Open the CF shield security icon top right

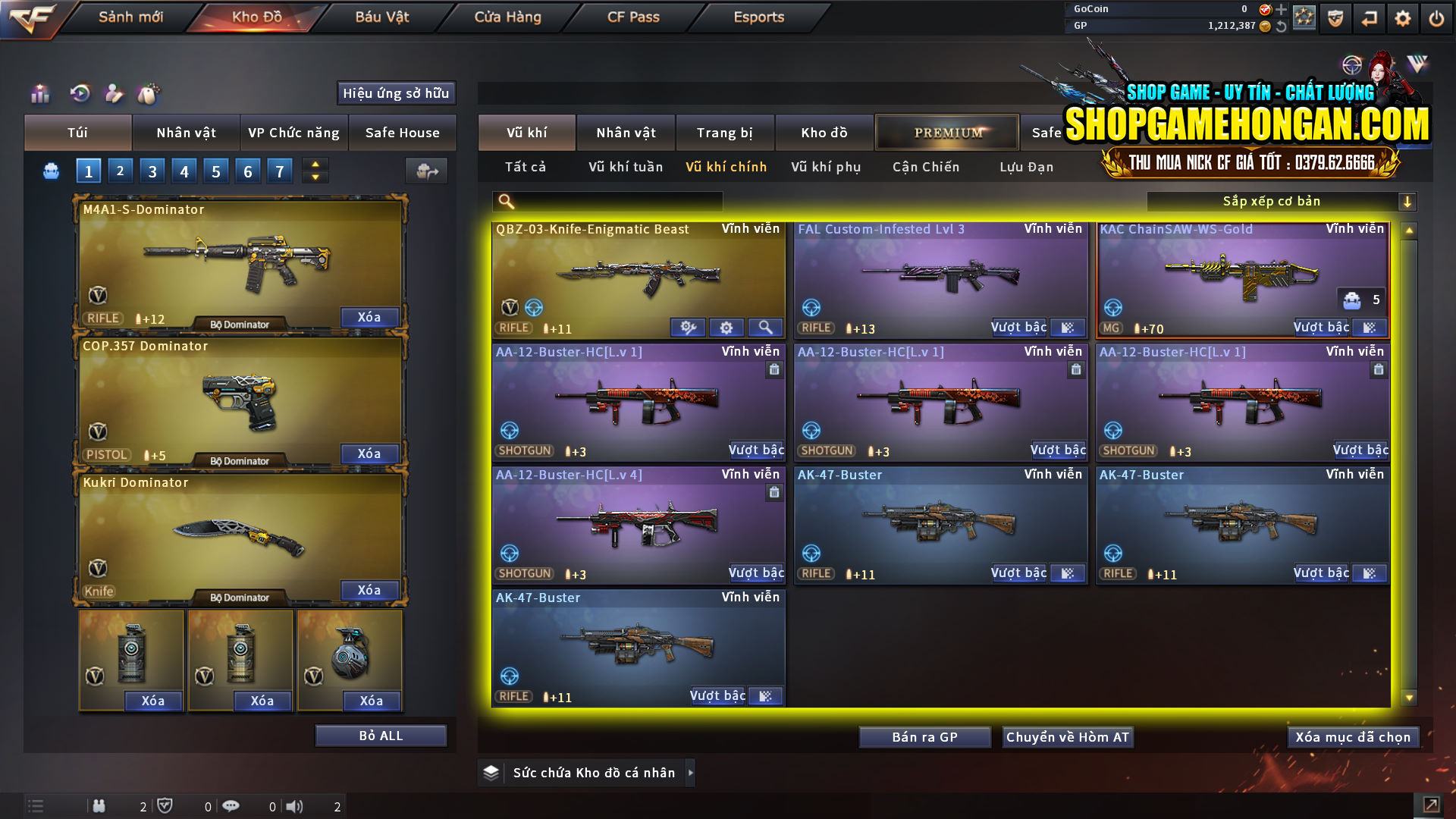pyautogui.click(x=1334, y=17)
